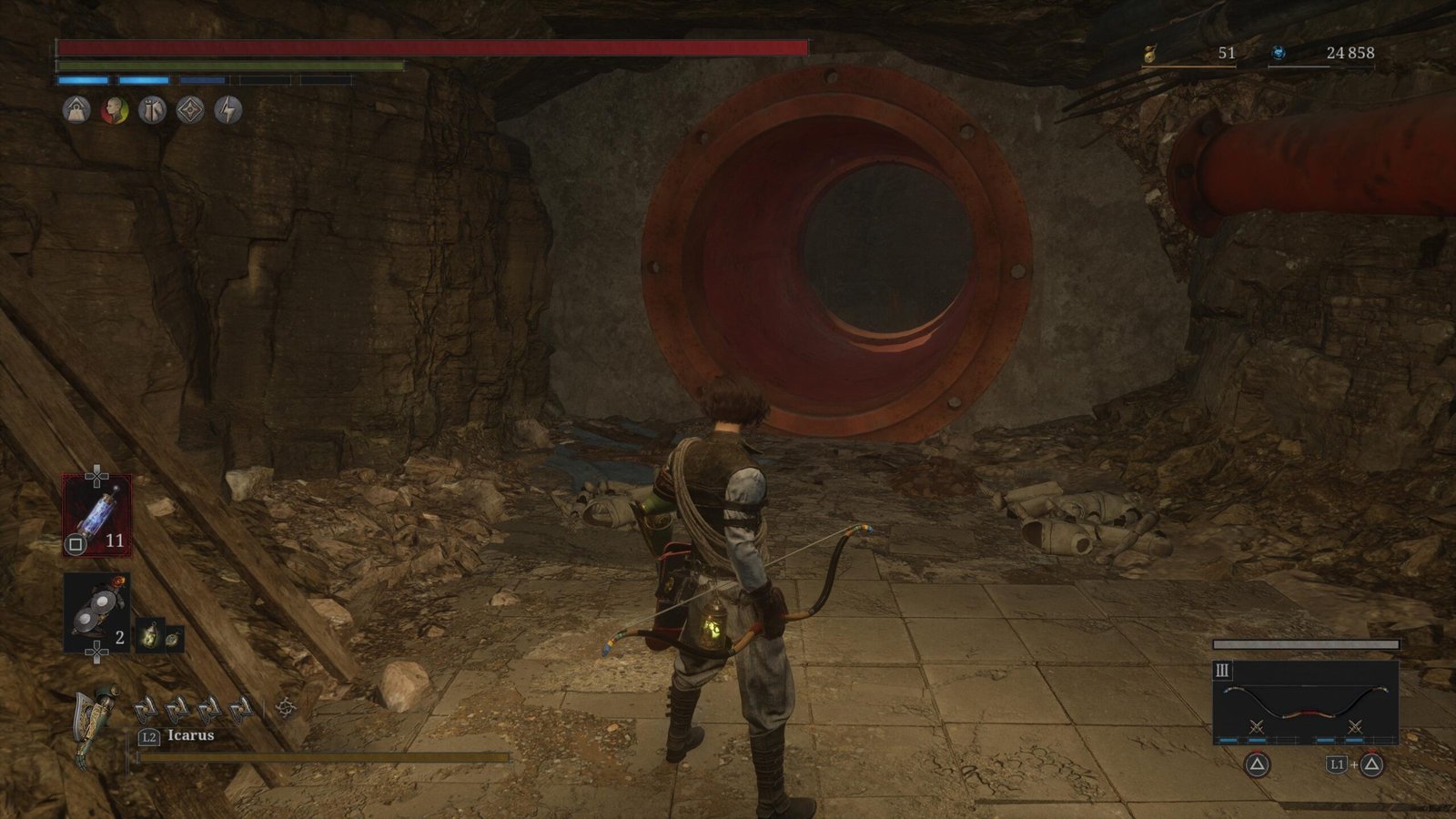Click the gold Ergo currency icon
Image resolution: width=1456 pixels, height=819 pixels.
[x=1151, y=54]
